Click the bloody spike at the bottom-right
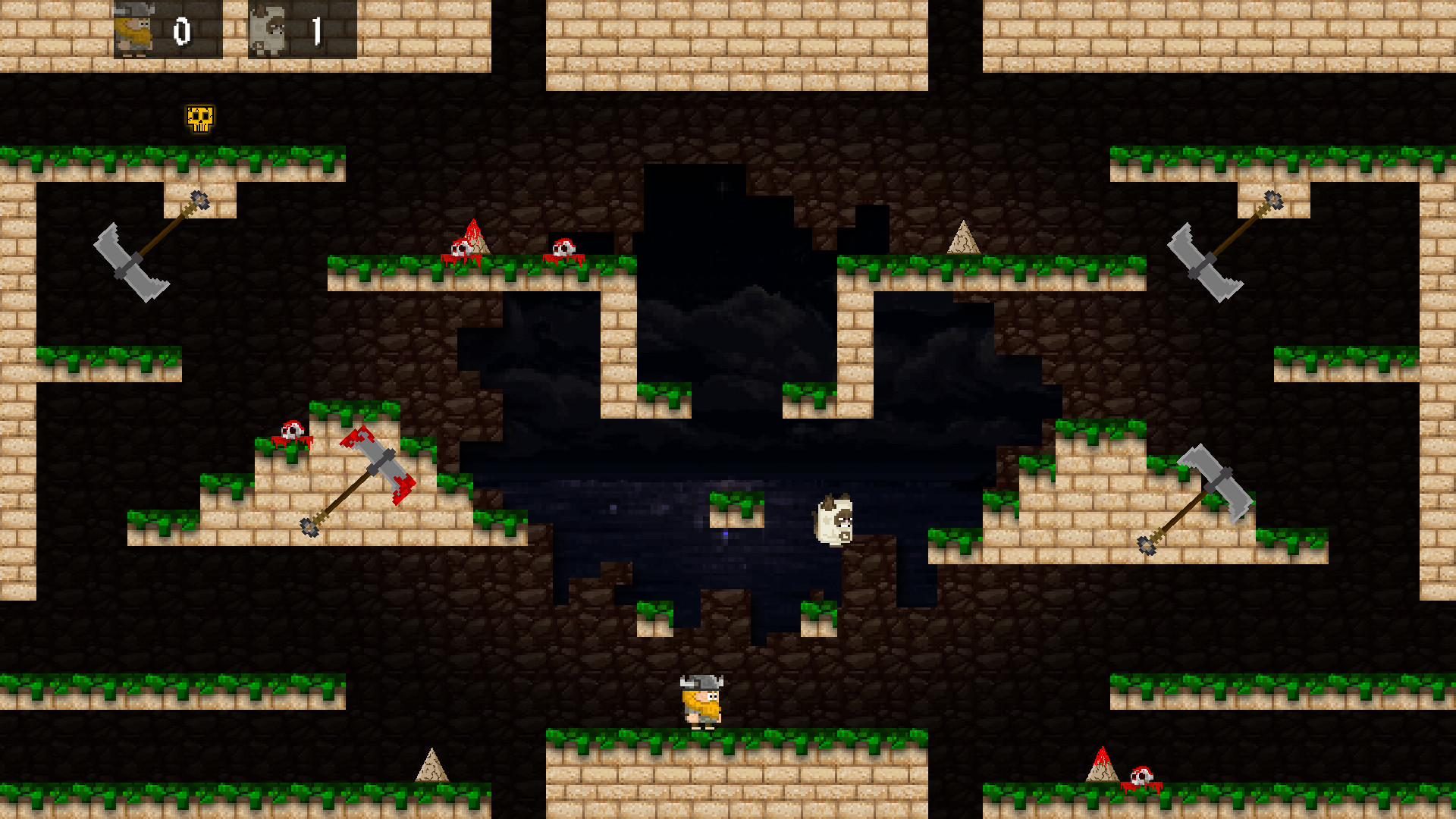The height and width of the screenshot is (819, 1456). pyautogui.click(x=1101, y=773)
